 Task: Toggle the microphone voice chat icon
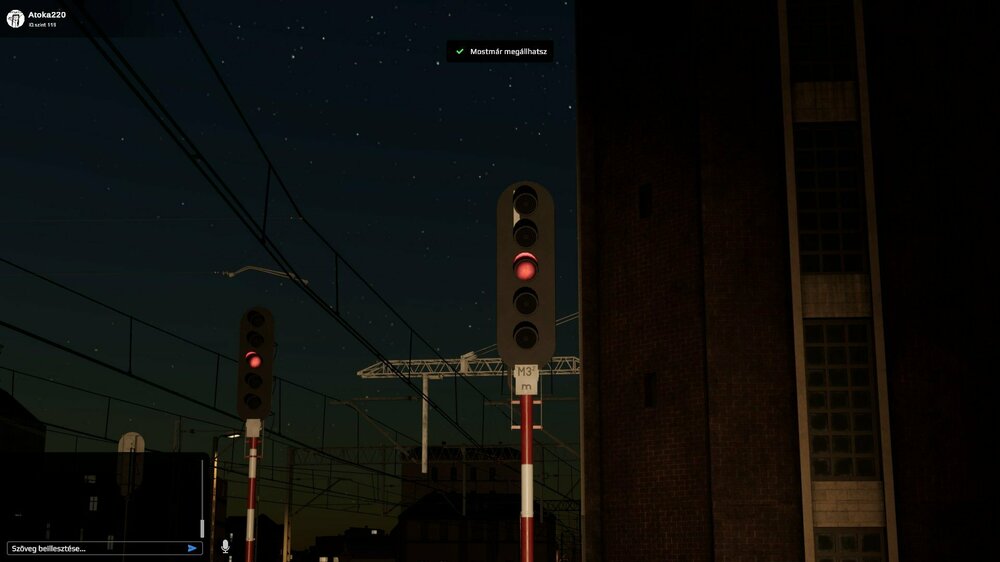pyautogui.click(x=225, y=547)
